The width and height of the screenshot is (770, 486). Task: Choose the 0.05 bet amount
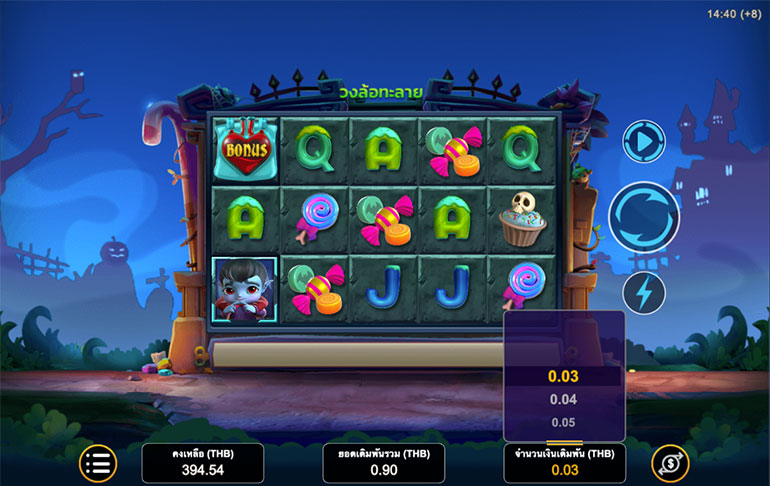click(x=564, y=421)
